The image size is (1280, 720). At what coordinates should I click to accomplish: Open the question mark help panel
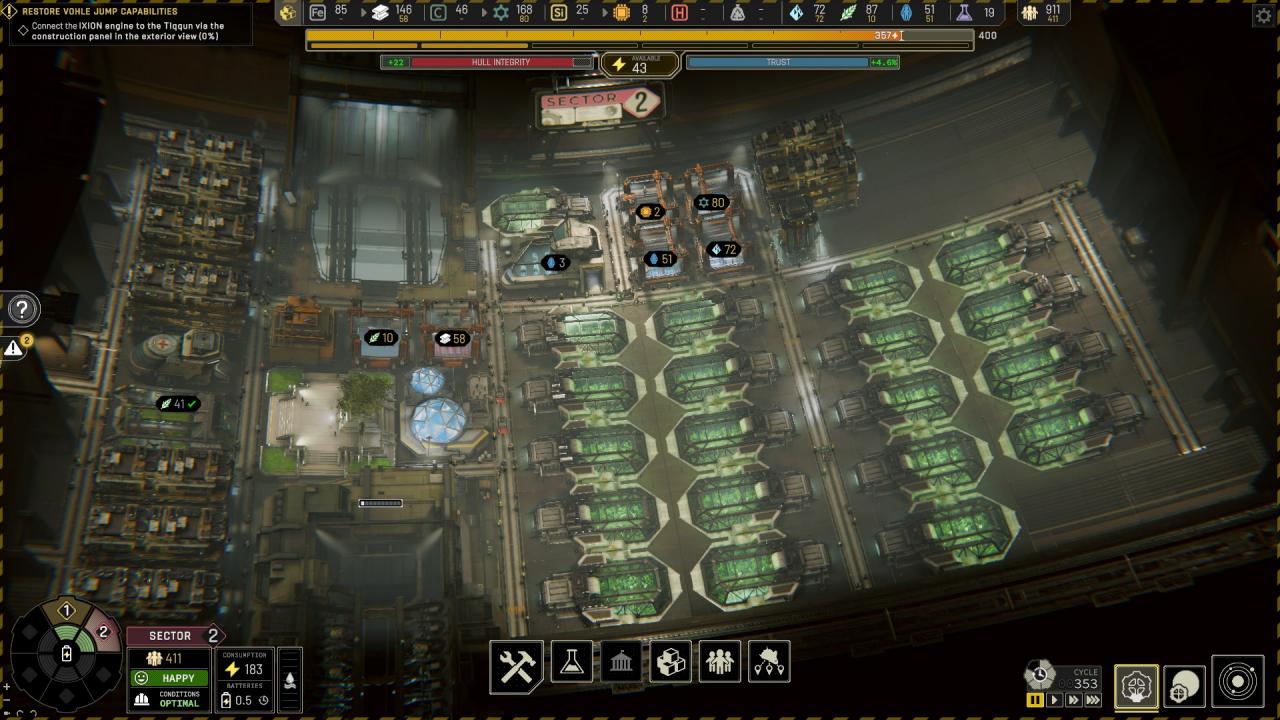click(x=22, y=309)
